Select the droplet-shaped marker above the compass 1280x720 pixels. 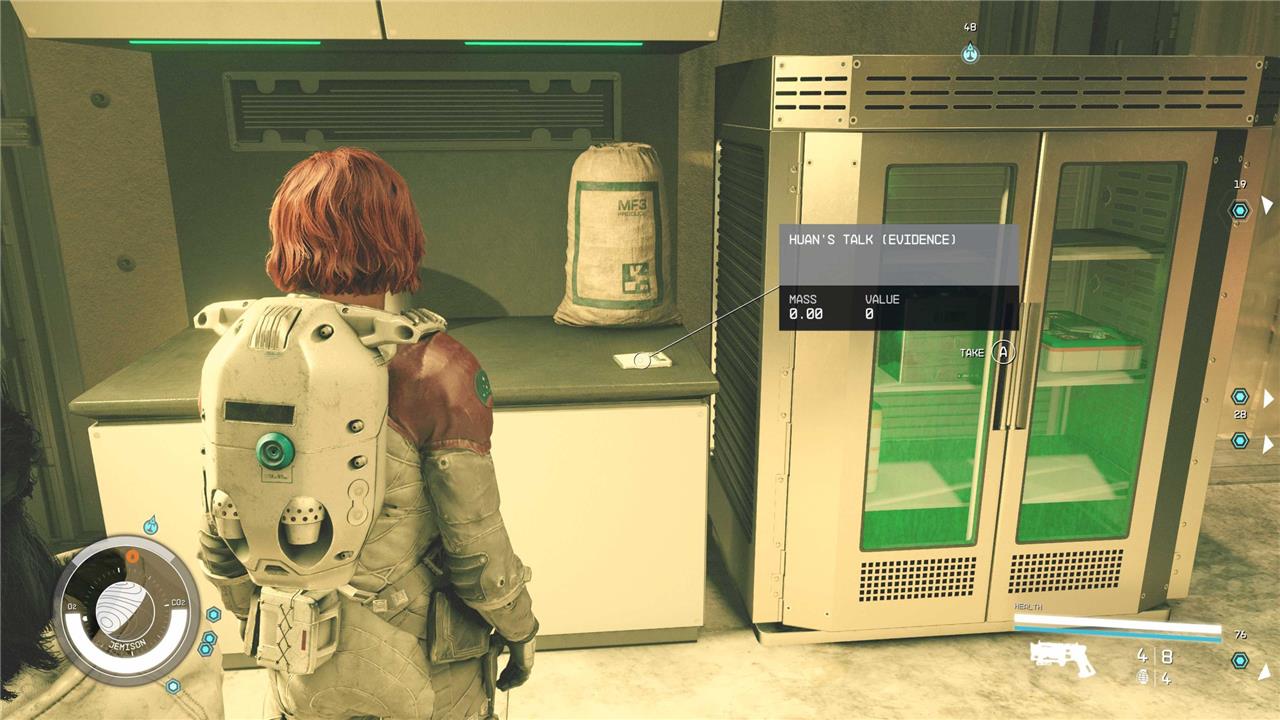pyautogui.click(x=151, y=524)
